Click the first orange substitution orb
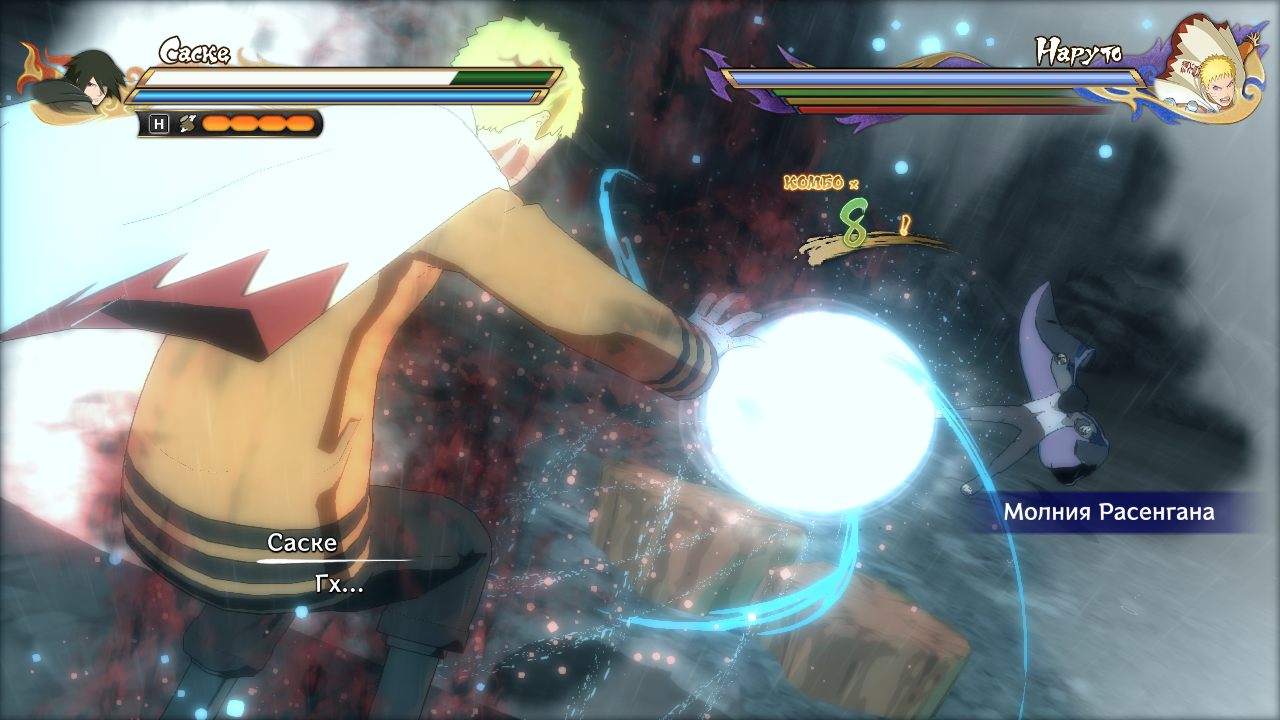Screen dimensions: 1280x720 pos(216,124)
